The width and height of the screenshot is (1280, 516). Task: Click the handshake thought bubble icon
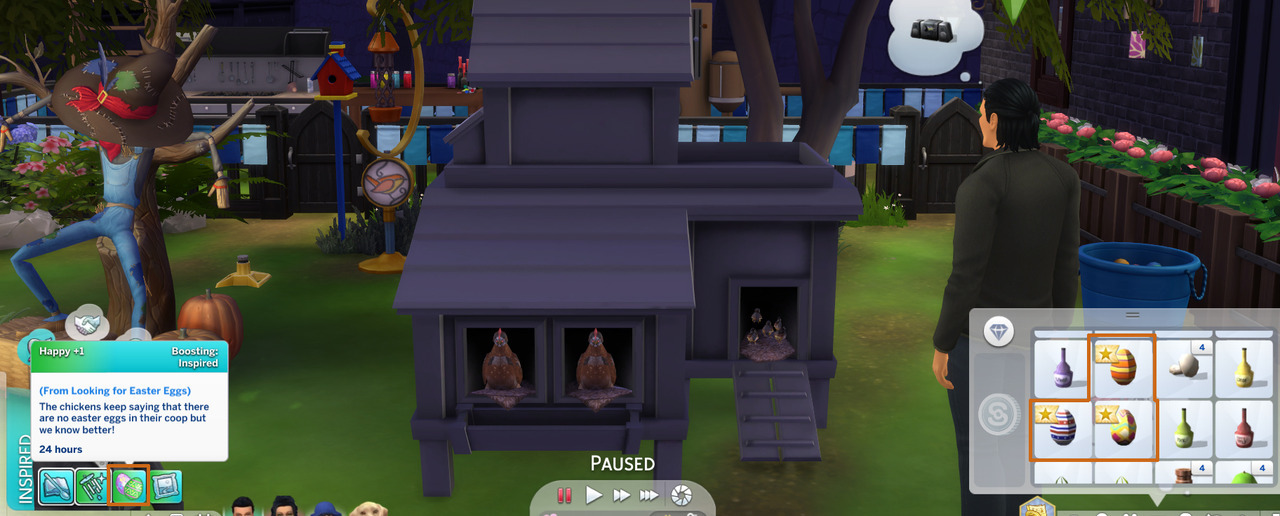[87, 324]
